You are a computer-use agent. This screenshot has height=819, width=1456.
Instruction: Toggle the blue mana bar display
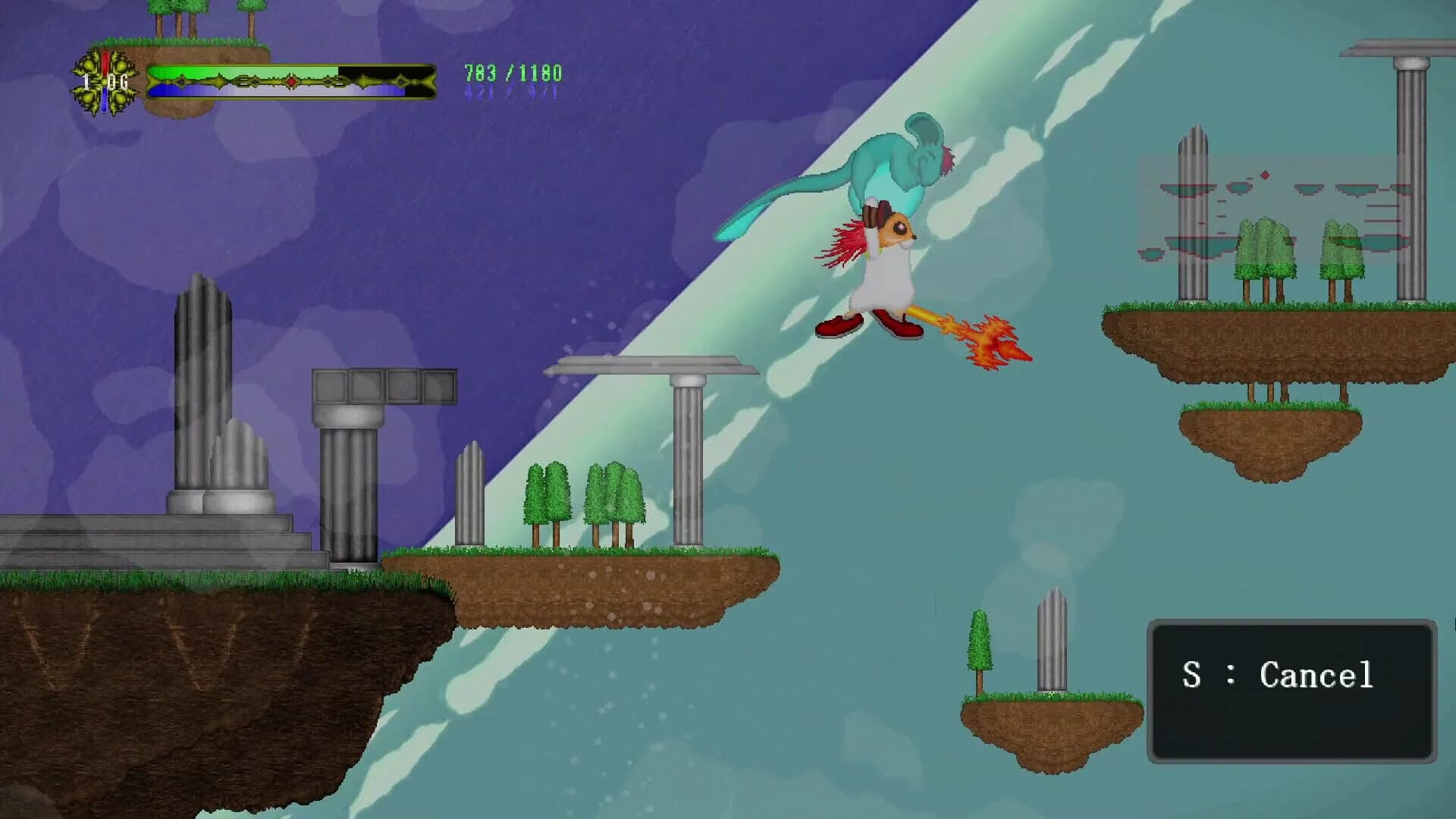coord(212,92)
